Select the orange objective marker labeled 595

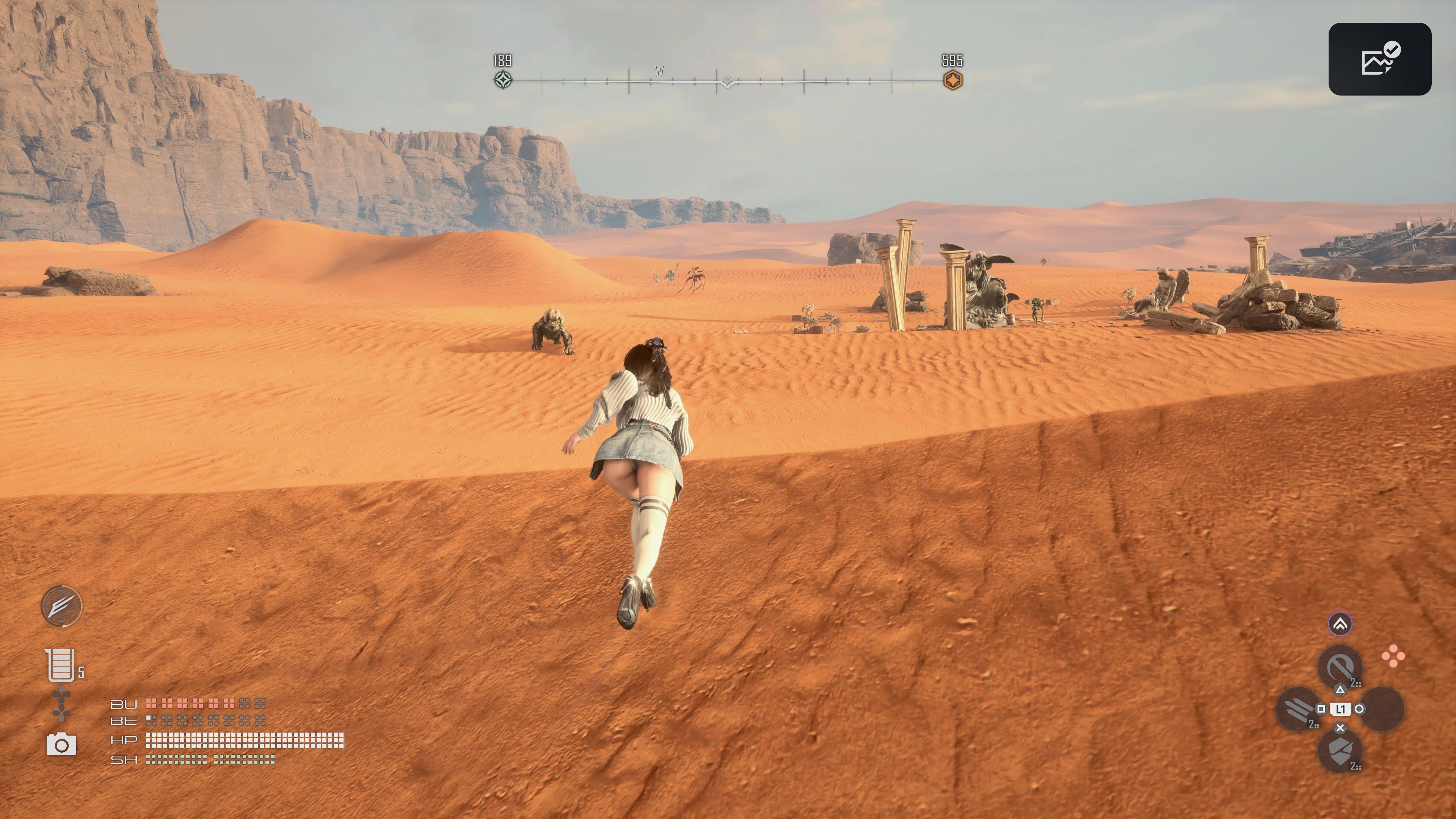pos(952,80)
